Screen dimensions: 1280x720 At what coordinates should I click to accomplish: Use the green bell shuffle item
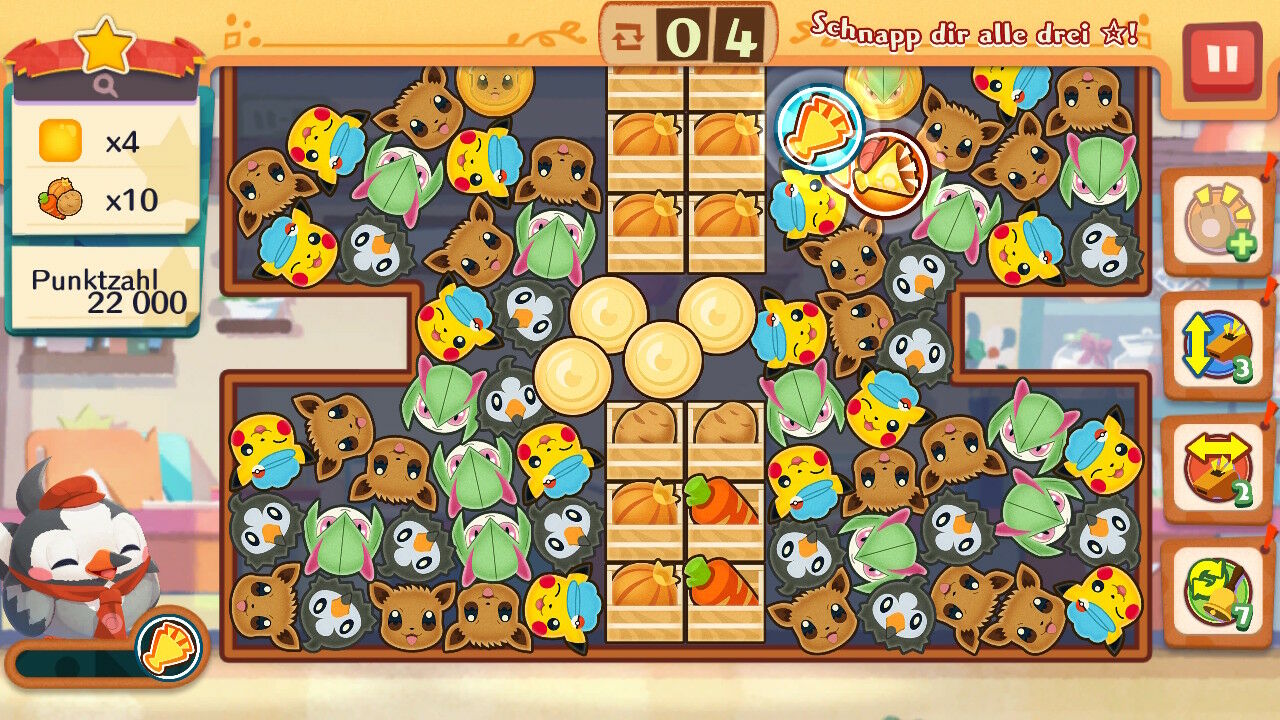click(1216, 590)
